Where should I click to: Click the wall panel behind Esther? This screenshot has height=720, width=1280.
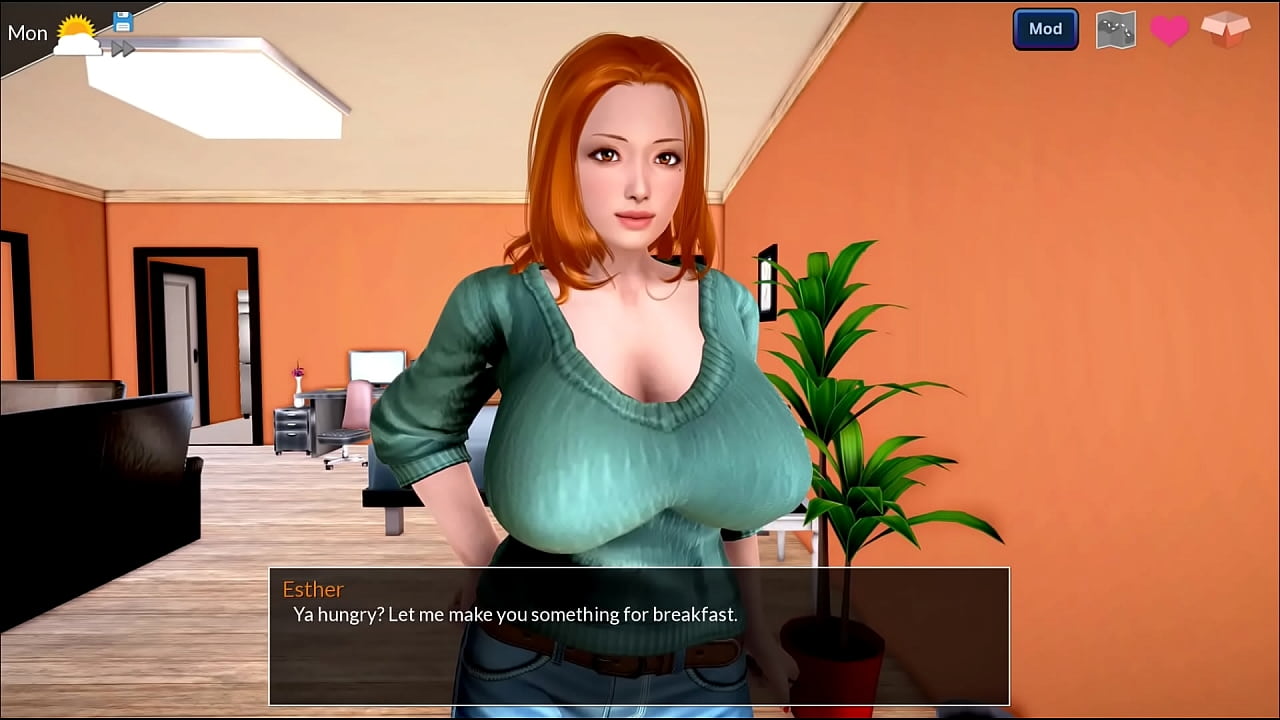[x=766, y=280]
